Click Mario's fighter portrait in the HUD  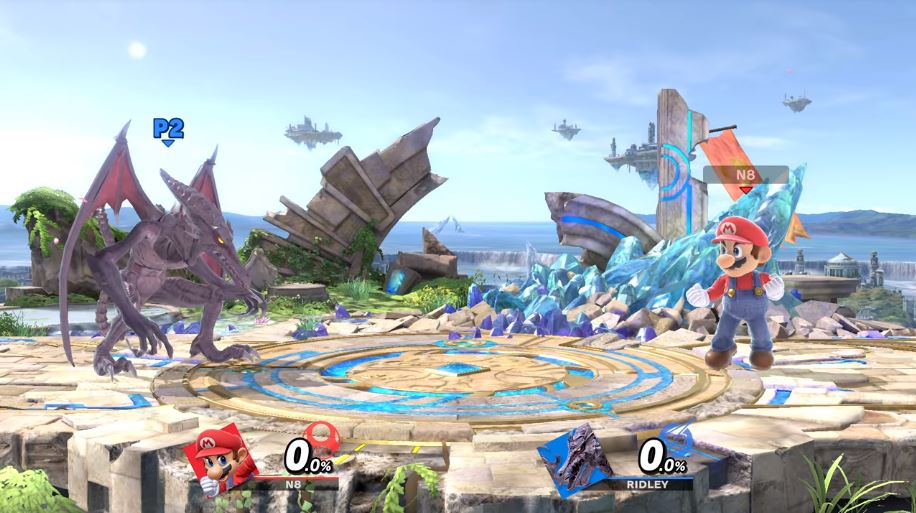(218, 461)
